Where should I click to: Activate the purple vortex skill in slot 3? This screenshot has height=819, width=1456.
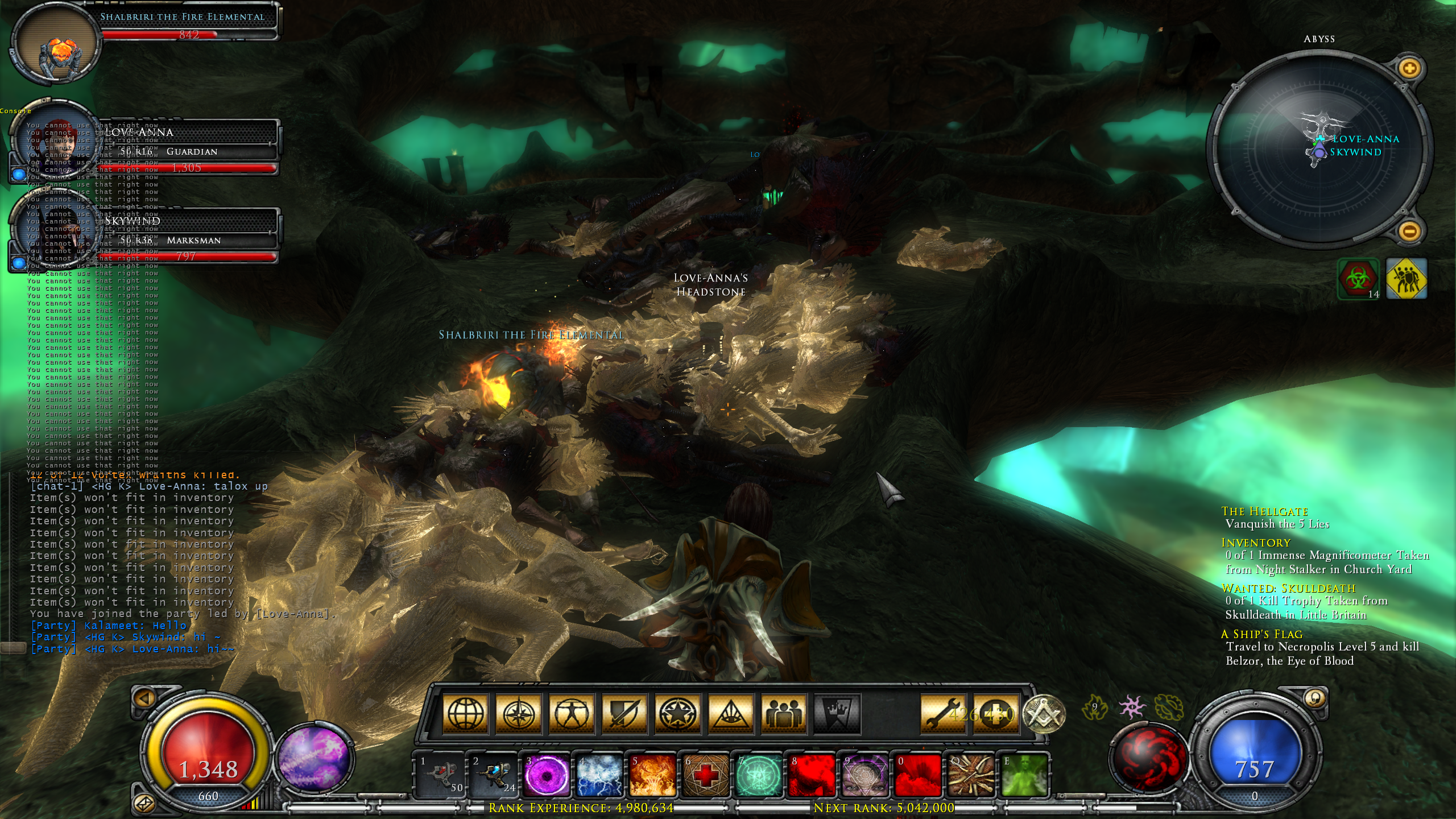click(546, 775)
